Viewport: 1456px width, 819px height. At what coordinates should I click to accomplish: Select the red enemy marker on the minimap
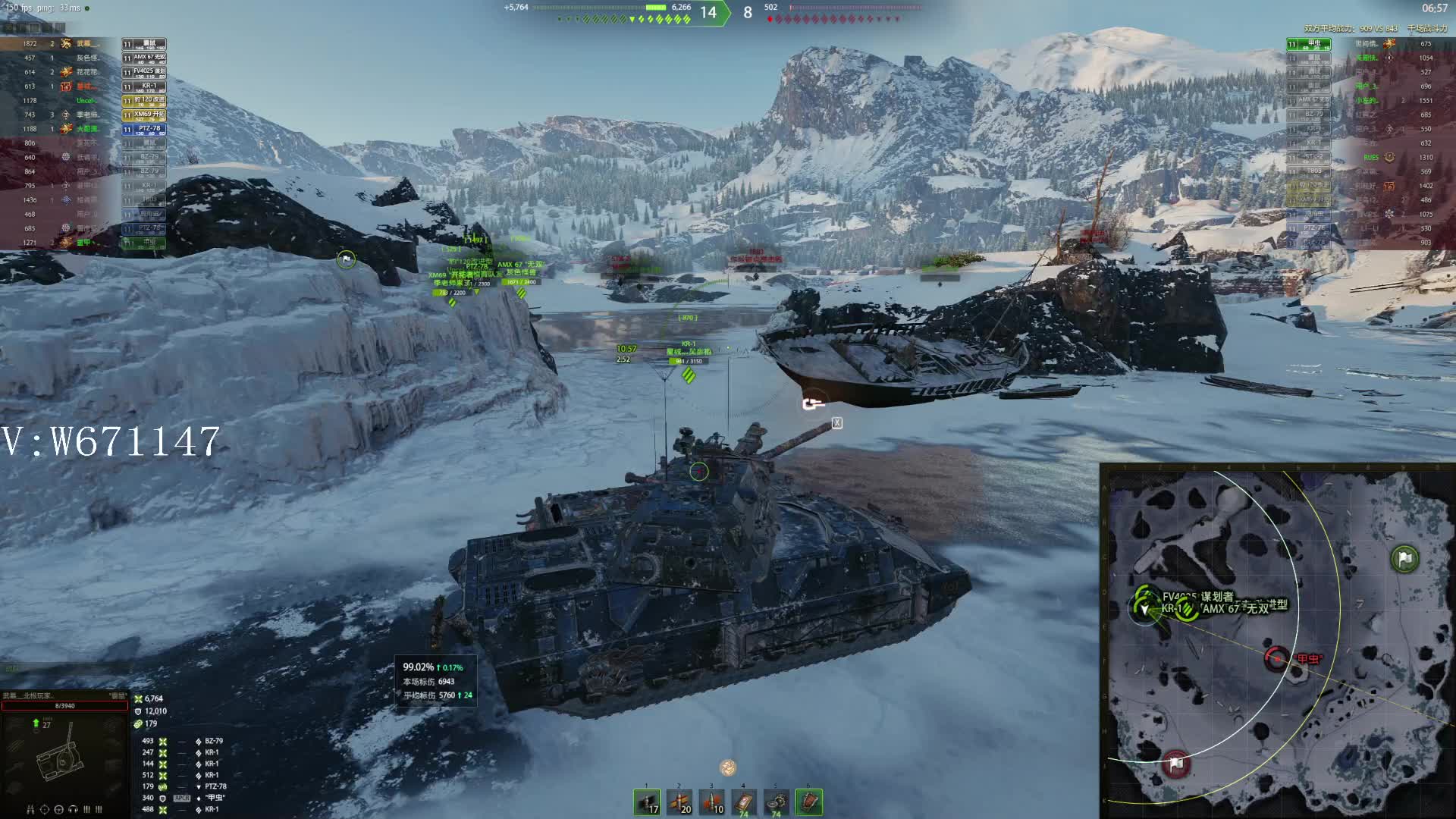point(1277,658)
